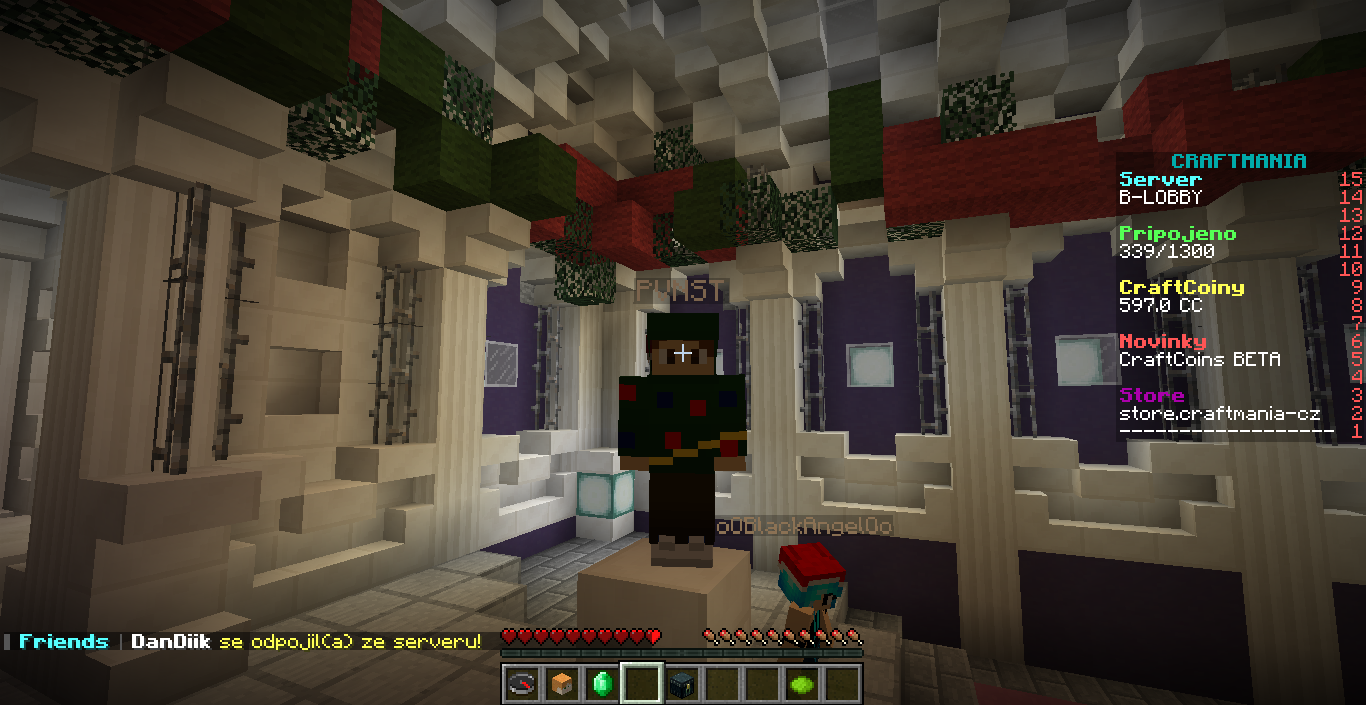Select the ender chest hotbar slot
Screen dimensions: 1366x705
pyautogui.click(x=681, y=684)
